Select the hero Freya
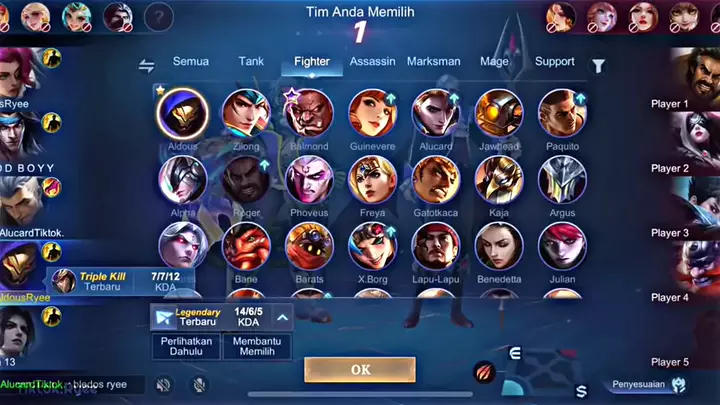This screenshot has height=405, width=720. 372,180
